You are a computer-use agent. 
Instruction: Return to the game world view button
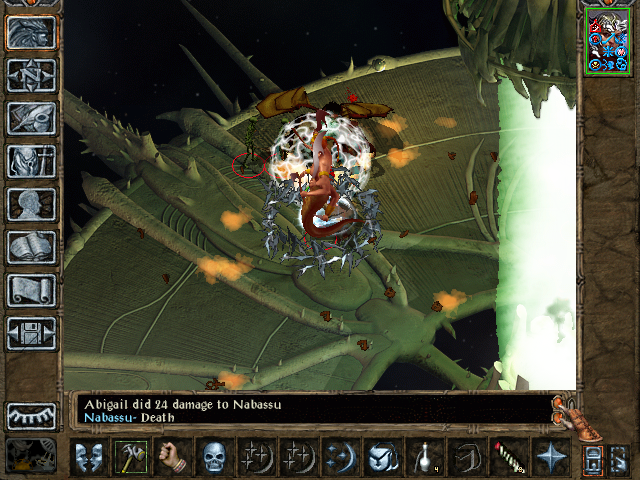click(x=31, y=33)
